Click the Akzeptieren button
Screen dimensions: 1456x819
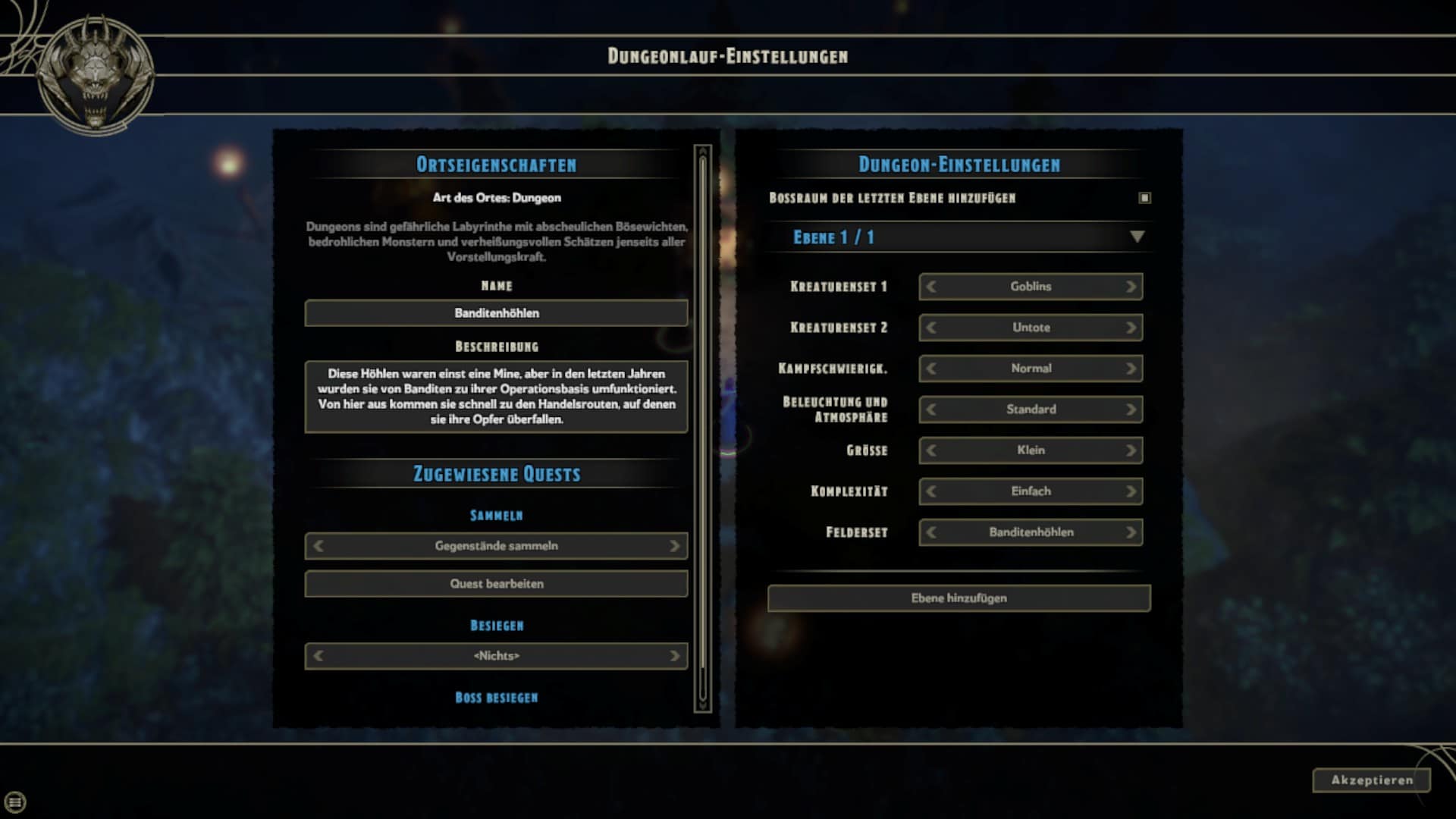coord(1371,780)
